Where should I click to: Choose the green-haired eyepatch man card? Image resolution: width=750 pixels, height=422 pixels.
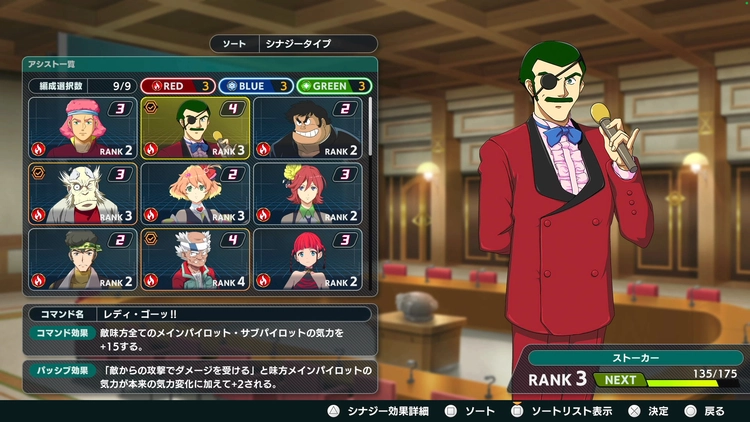(195, 128)
